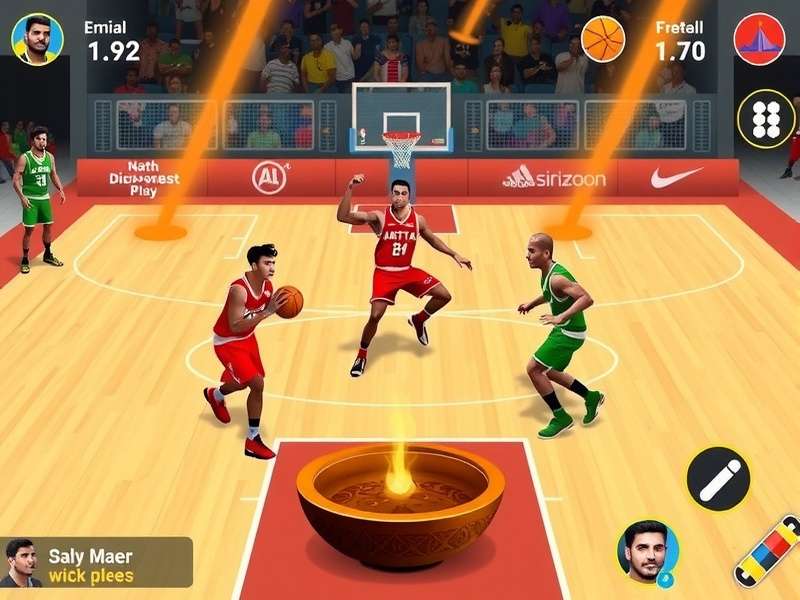
Task: Tap the basketball icon beside Fretell
Action: pyautogui.click(x=603, y=39)
